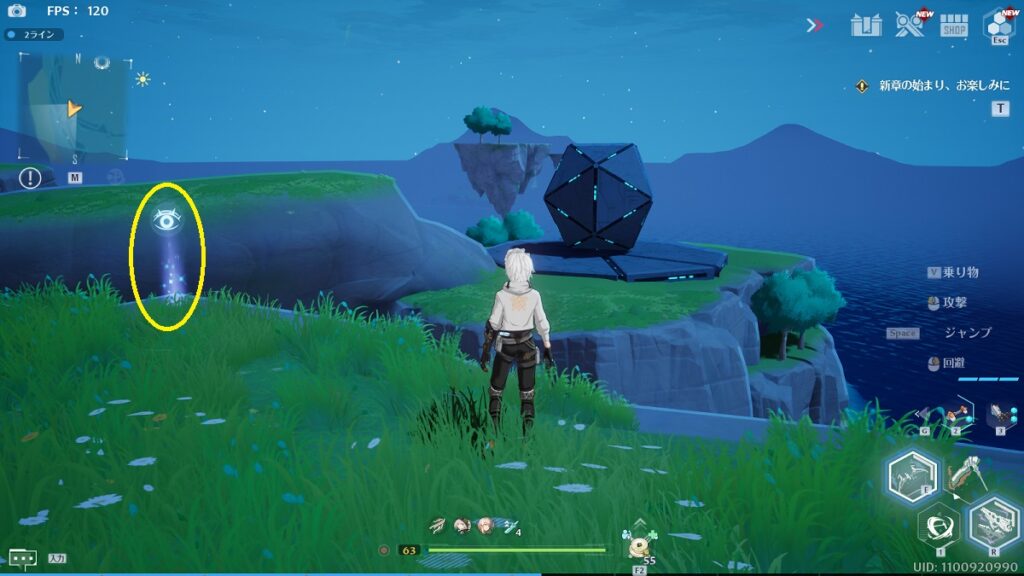The width and height of the screenshot is (1024, 576).
Task: Open the crossed weapons menu icon
Action: click(x=909, y=24)
